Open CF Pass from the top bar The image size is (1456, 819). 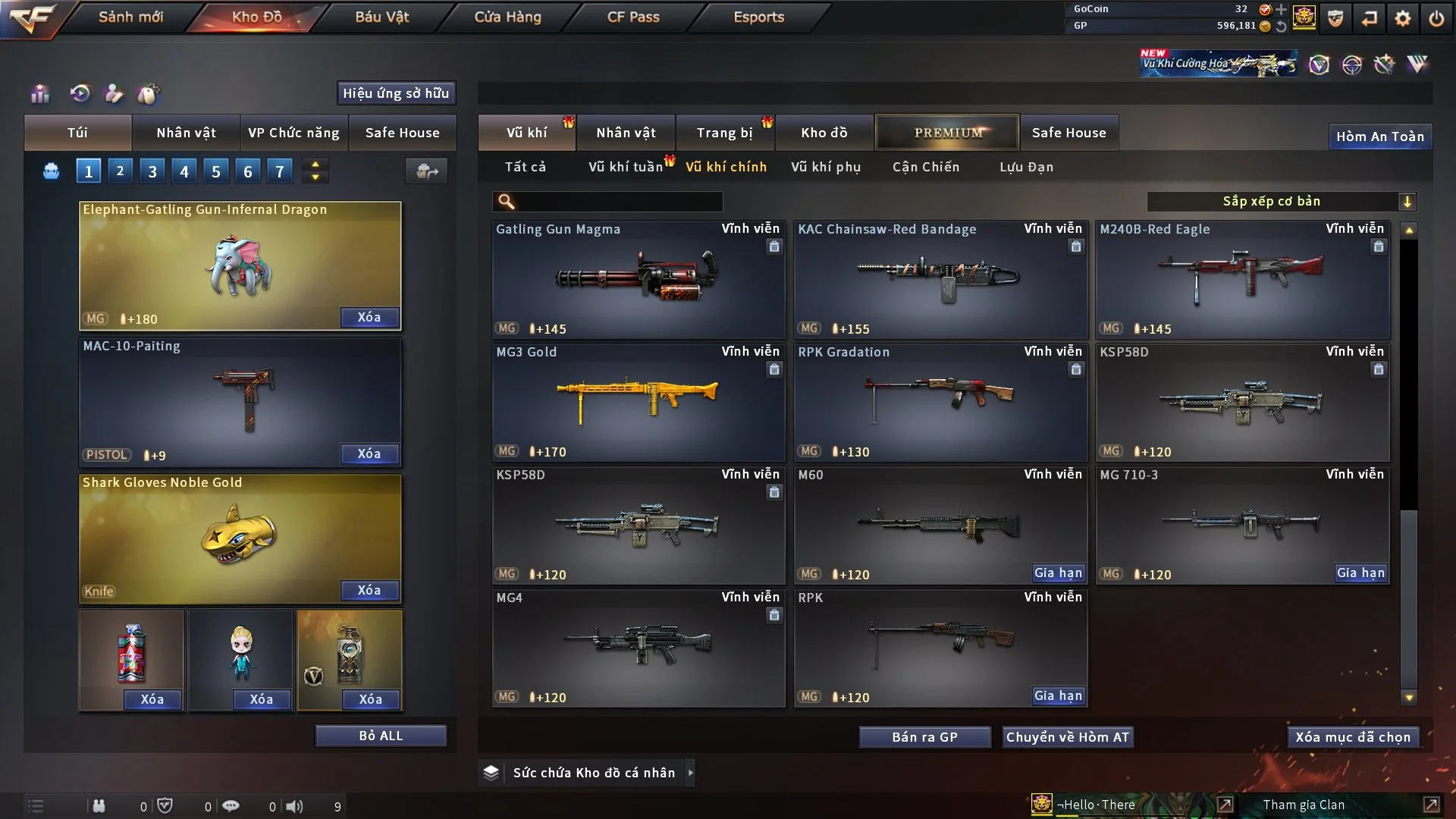633,17
